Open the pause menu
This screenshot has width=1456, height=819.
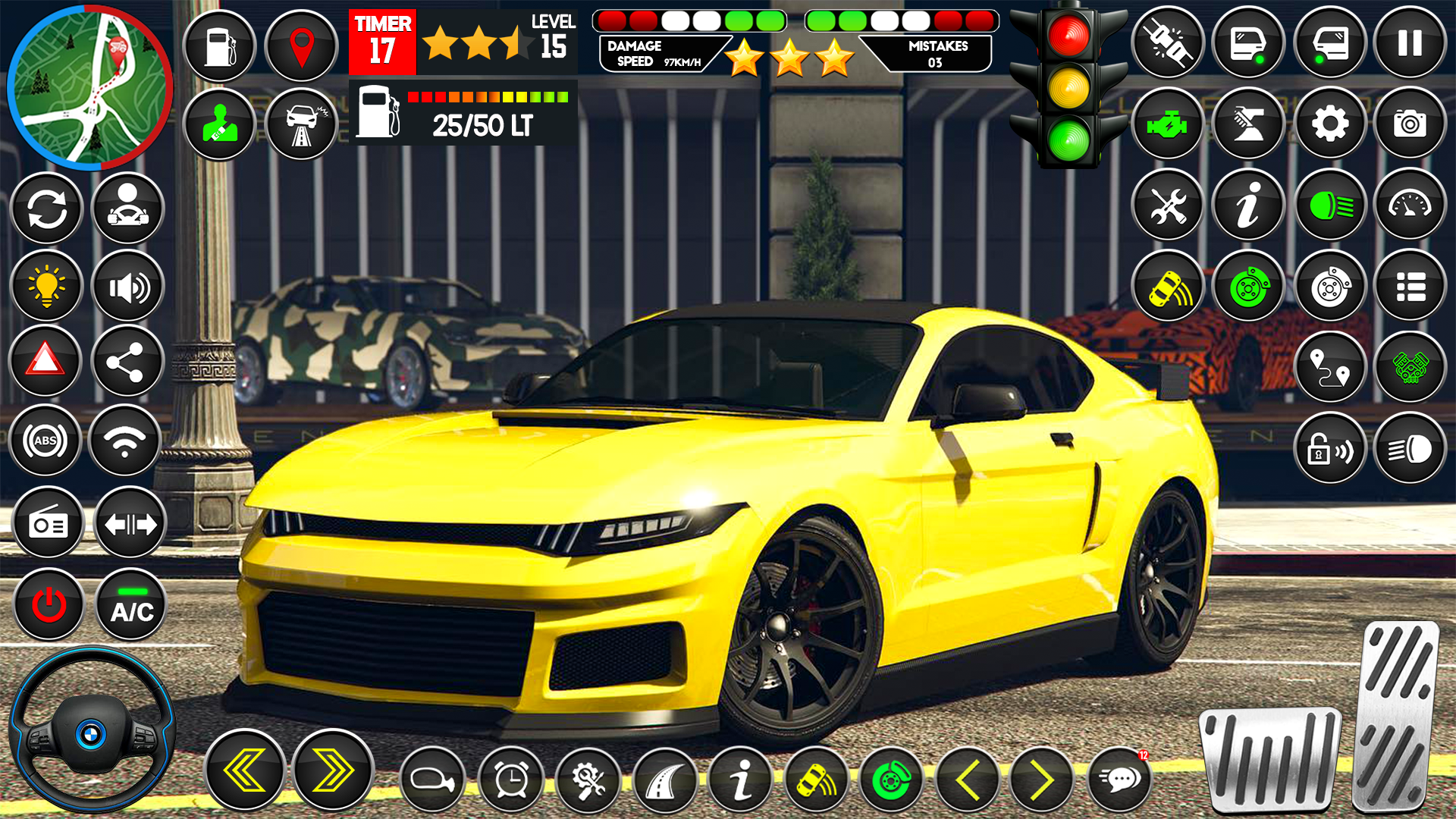click(x=1410, y=42)
